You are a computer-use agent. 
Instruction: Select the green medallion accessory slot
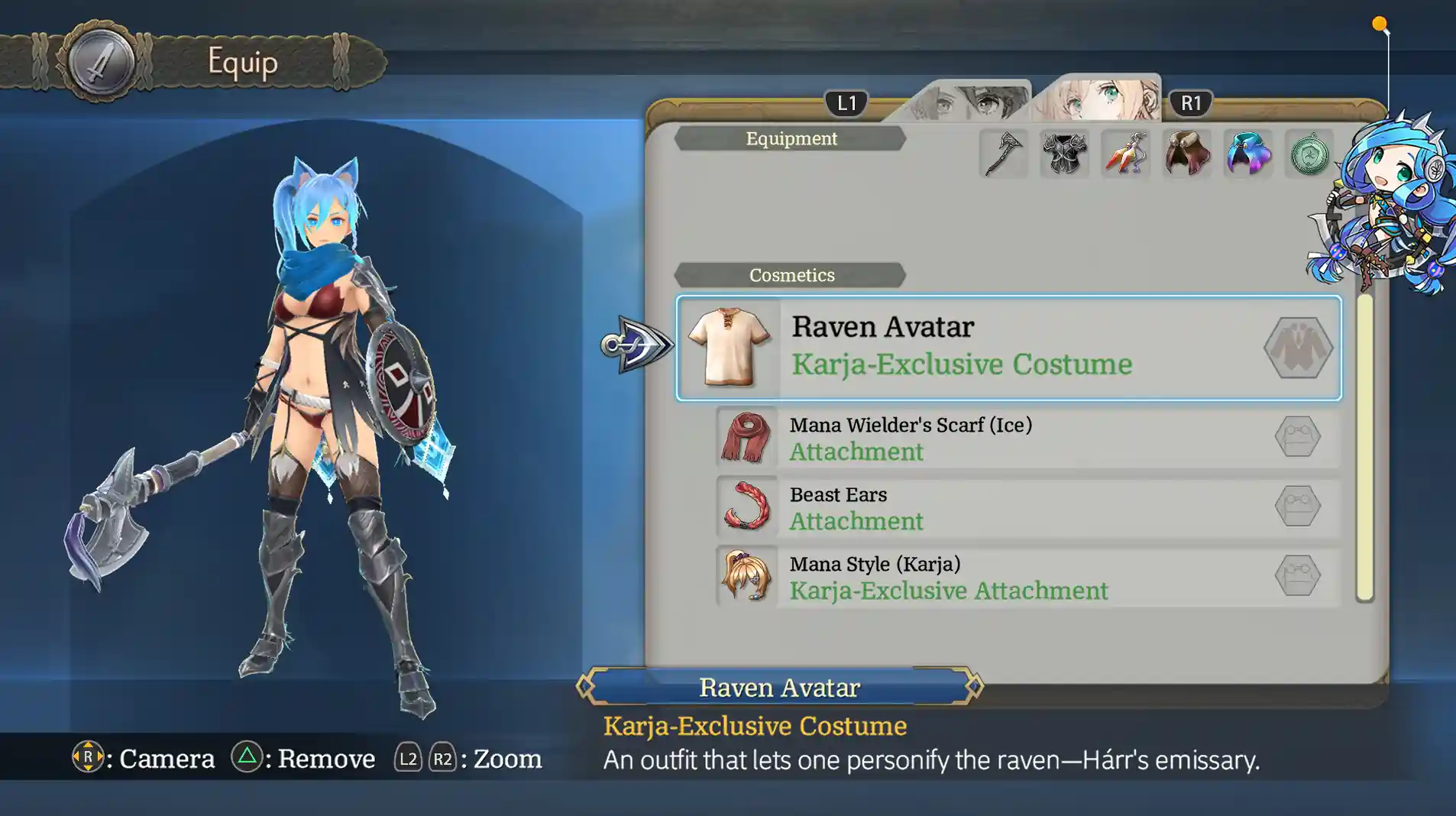click(1309, 154)
